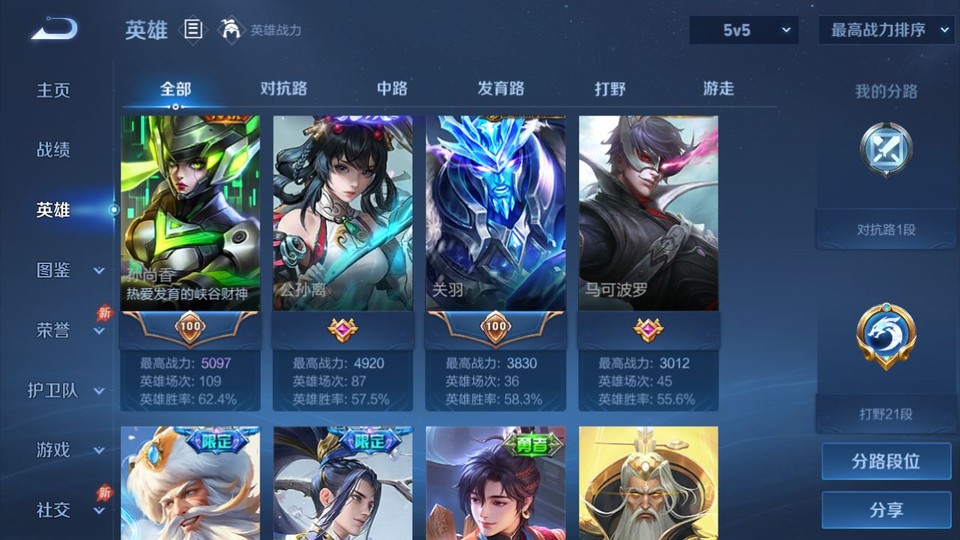Switch to the 打野 jungle tab

(610, 88)
